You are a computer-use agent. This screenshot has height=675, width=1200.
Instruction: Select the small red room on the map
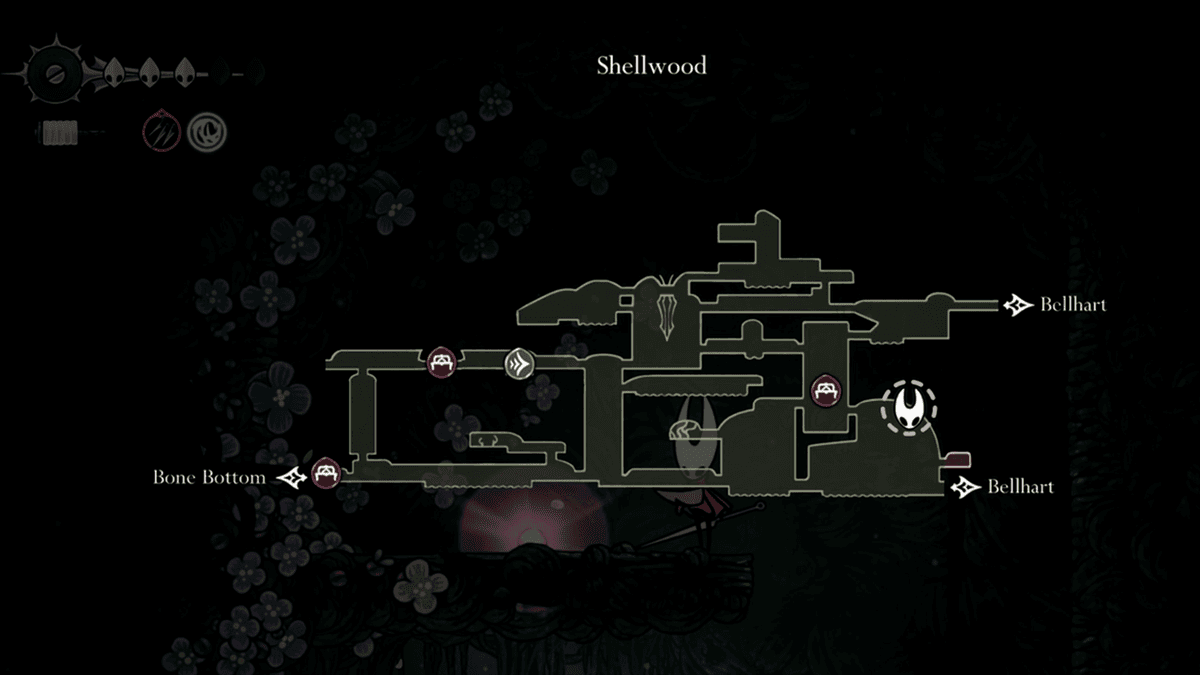click(958, 459)
